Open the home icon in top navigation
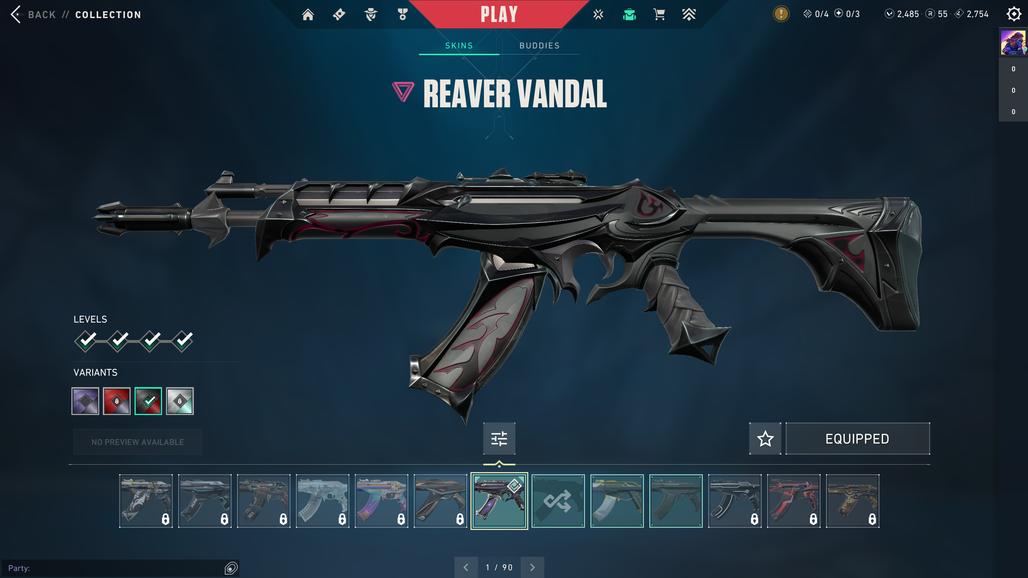Image resolution: width=1028 pixels, height=578 pixels. (308, 15)
